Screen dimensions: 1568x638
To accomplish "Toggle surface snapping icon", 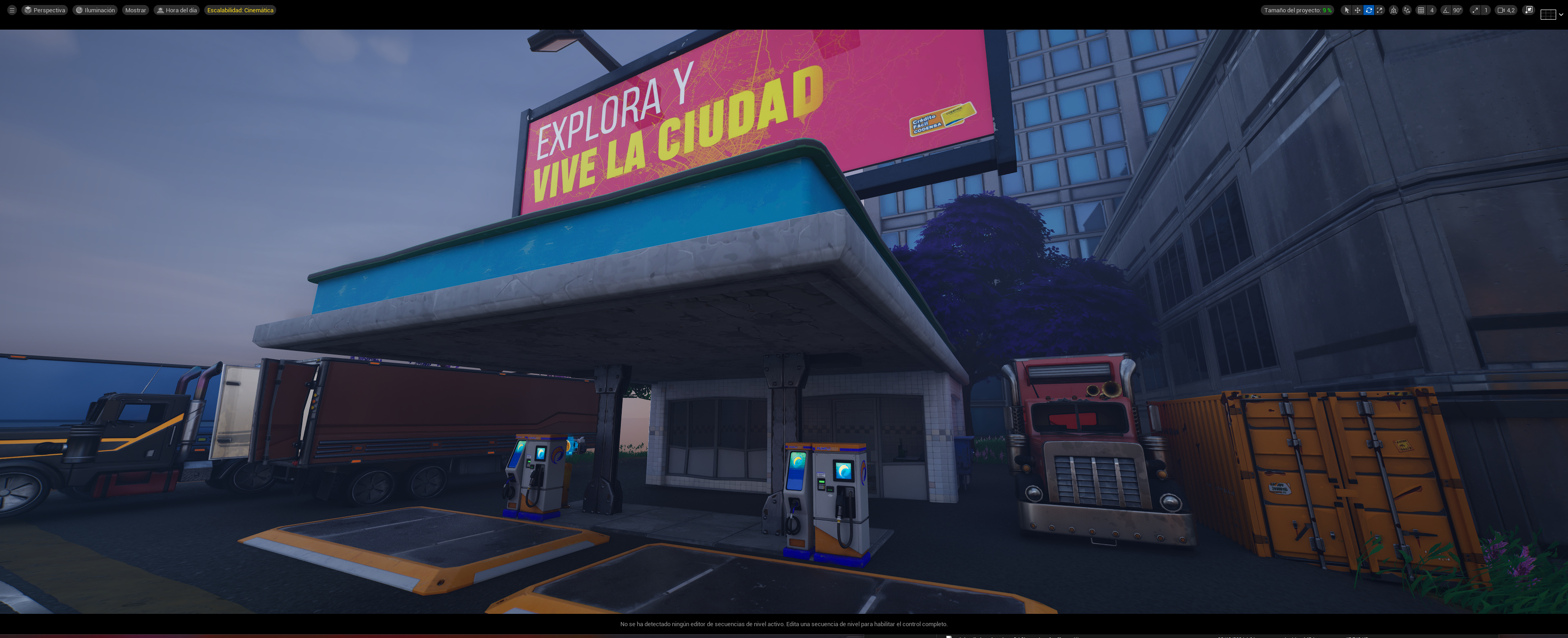I will point(1407,10).
